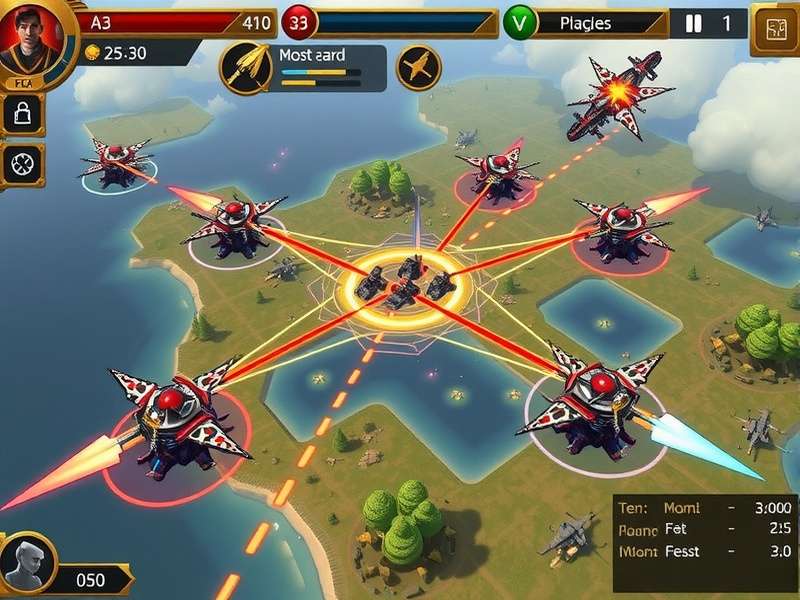Select the round crosshair icon below the lock
Viewport: 800px width, 600px height.
[x=22, y=164]
